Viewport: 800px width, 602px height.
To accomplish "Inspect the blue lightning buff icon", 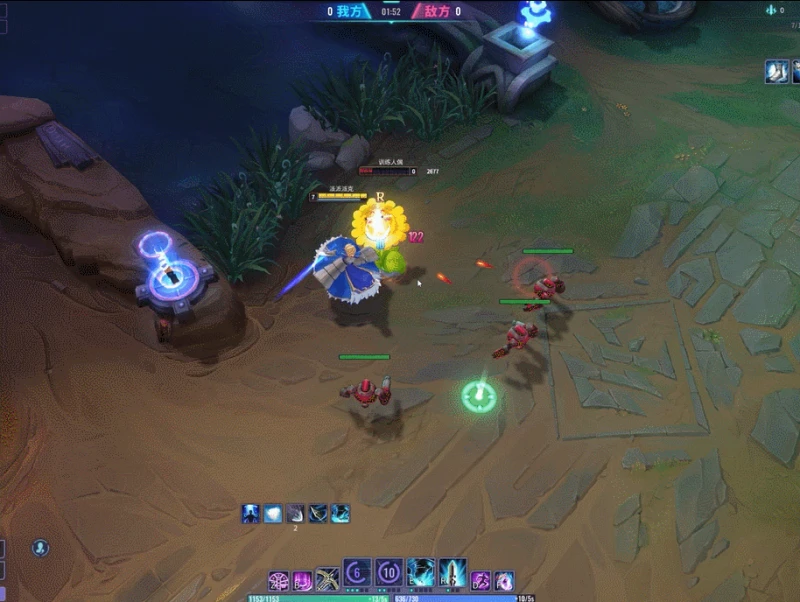I will [341, 514].
